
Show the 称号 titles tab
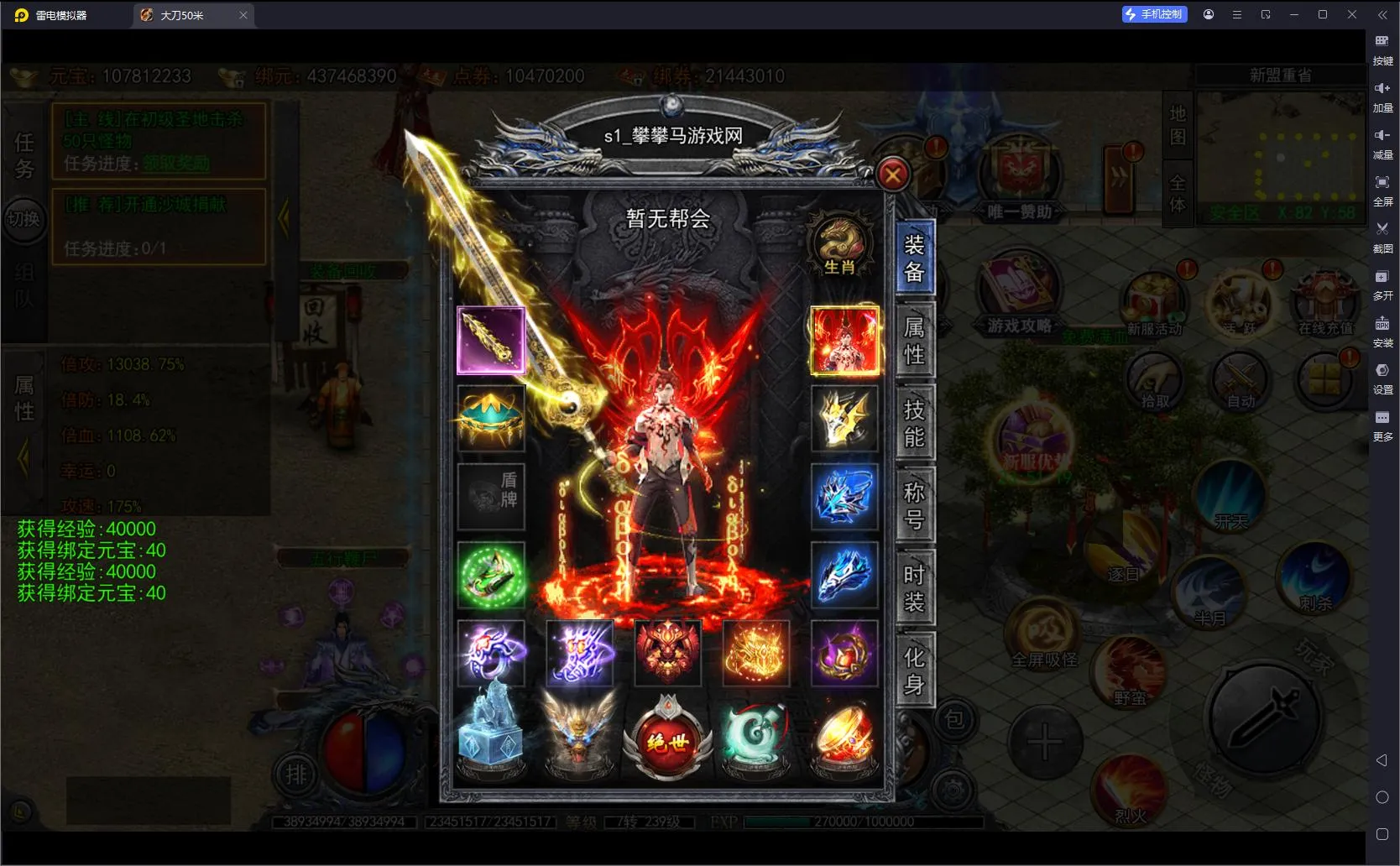click(x=914, y=505)
